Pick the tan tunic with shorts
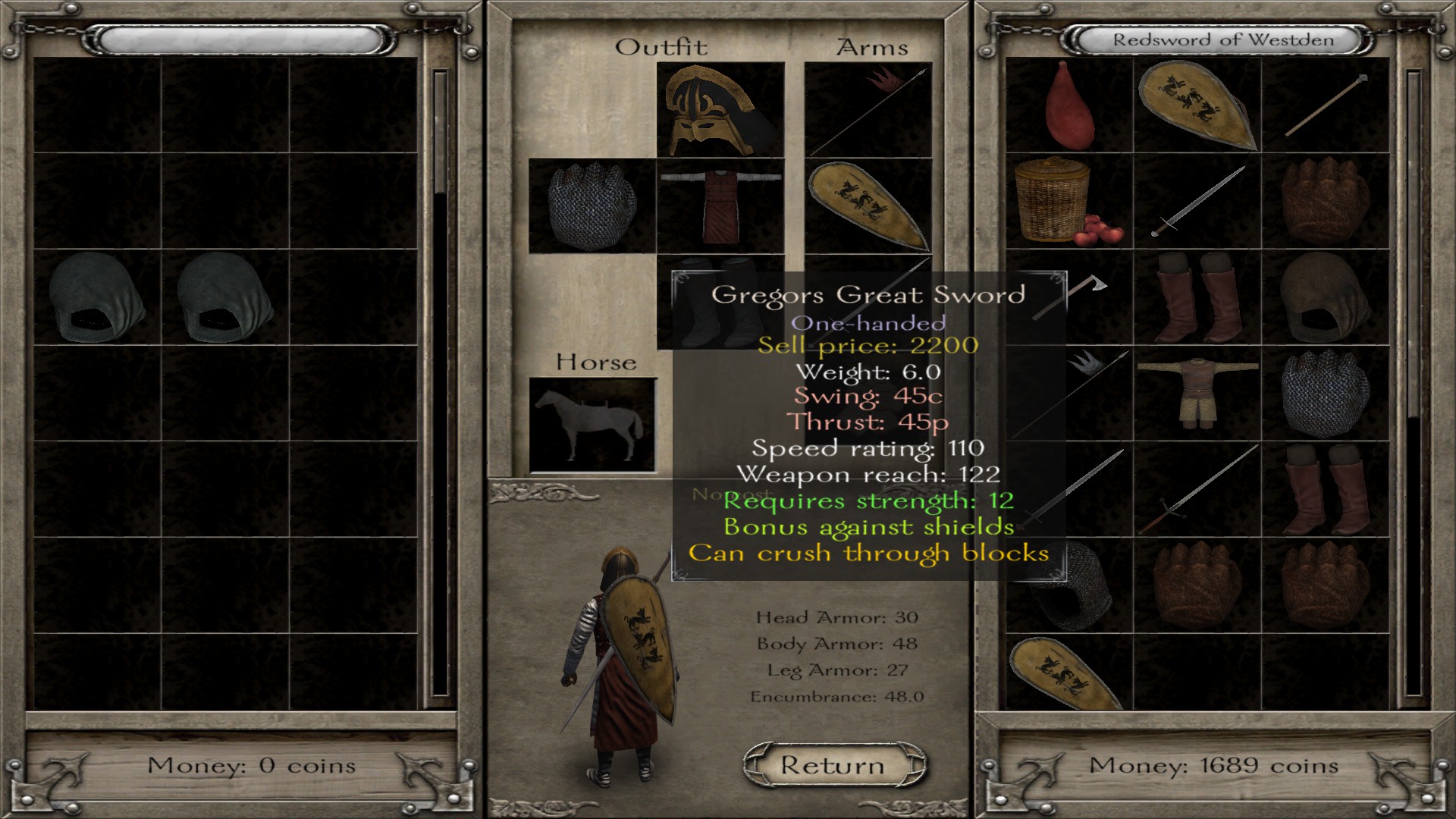Viewport: 1456px width, 819px height. click(x=1197, y=394)
